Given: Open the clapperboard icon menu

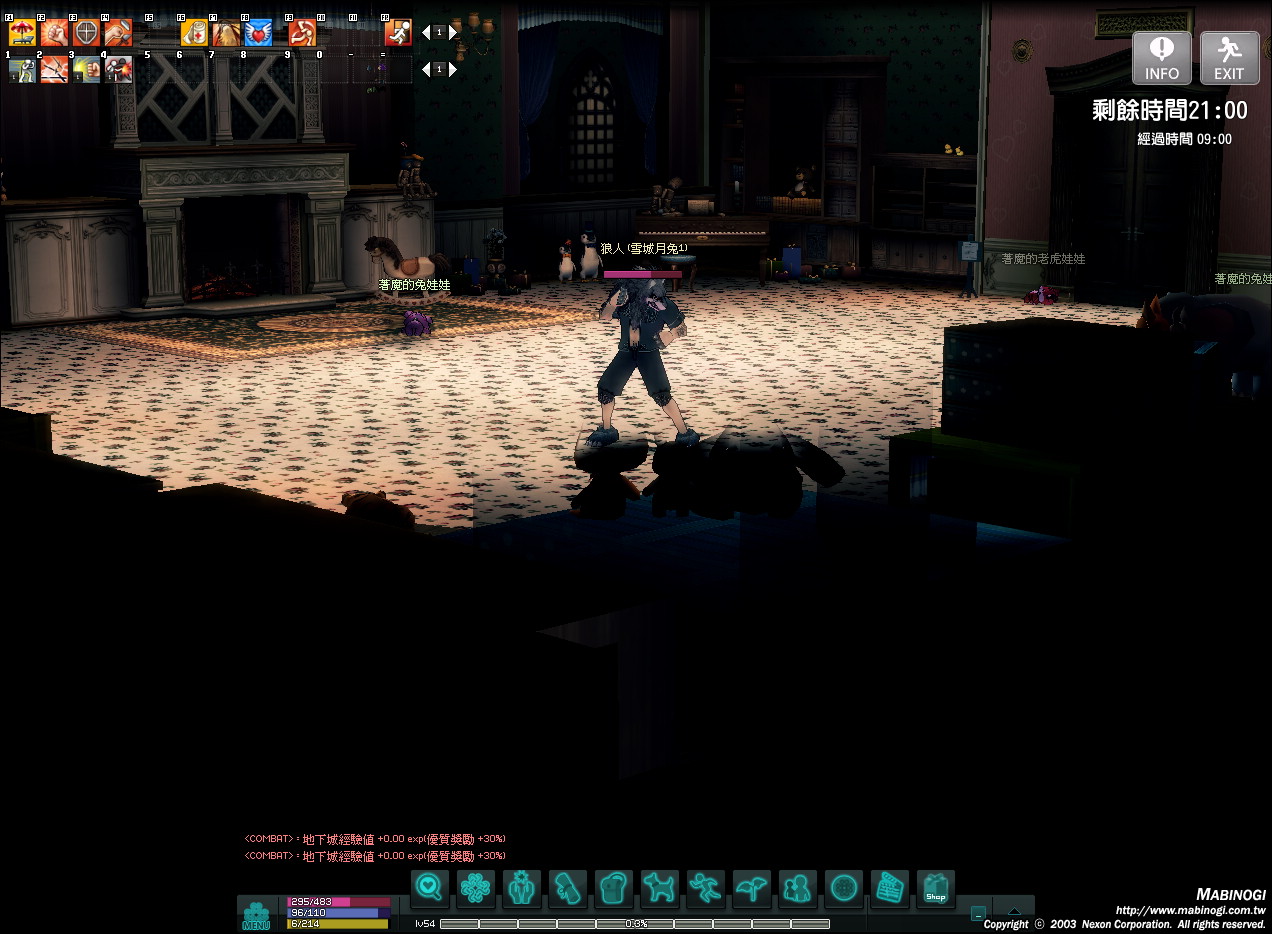Looking at the screenshot, I should coord(889,888).
